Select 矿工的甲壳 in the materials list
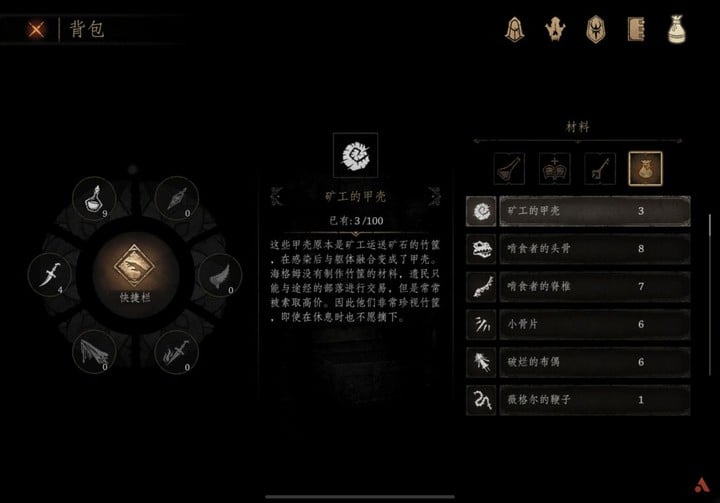The image size is (720, 503). click(578, 211)
